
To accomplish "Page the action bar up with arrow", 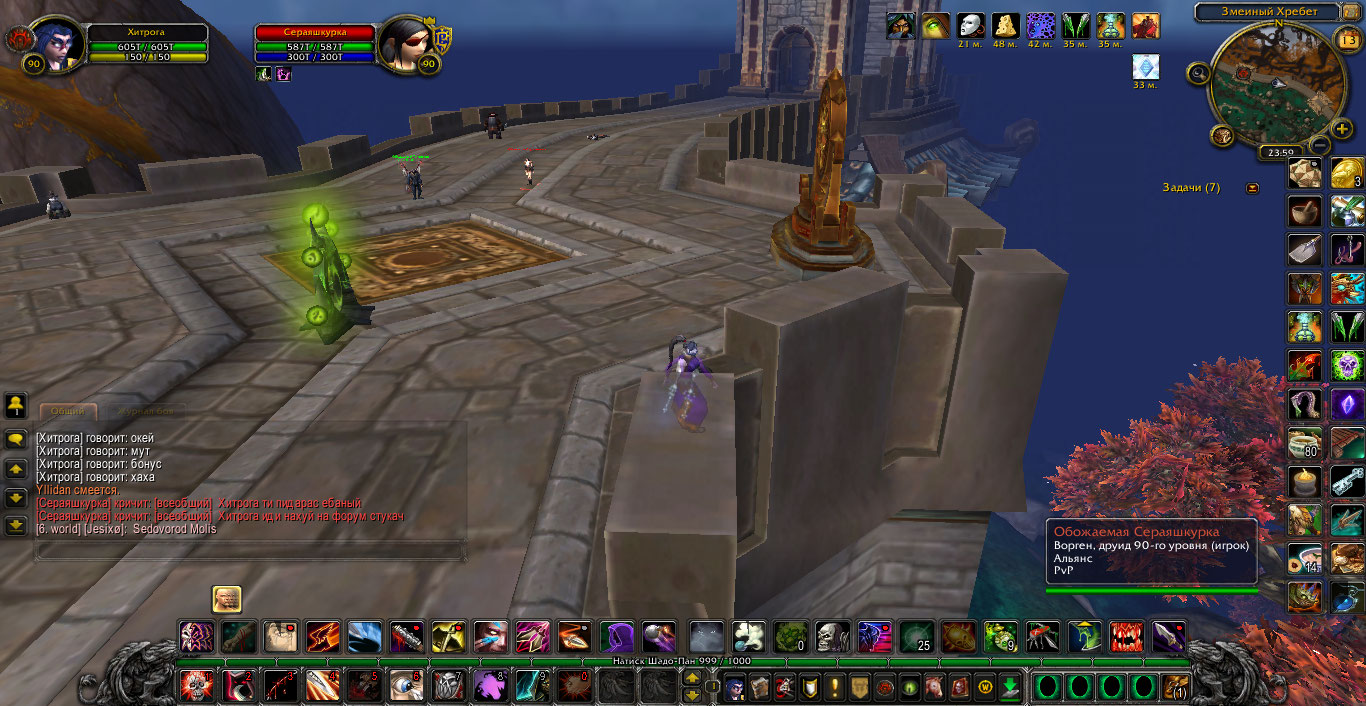I will tap(691, 678).
